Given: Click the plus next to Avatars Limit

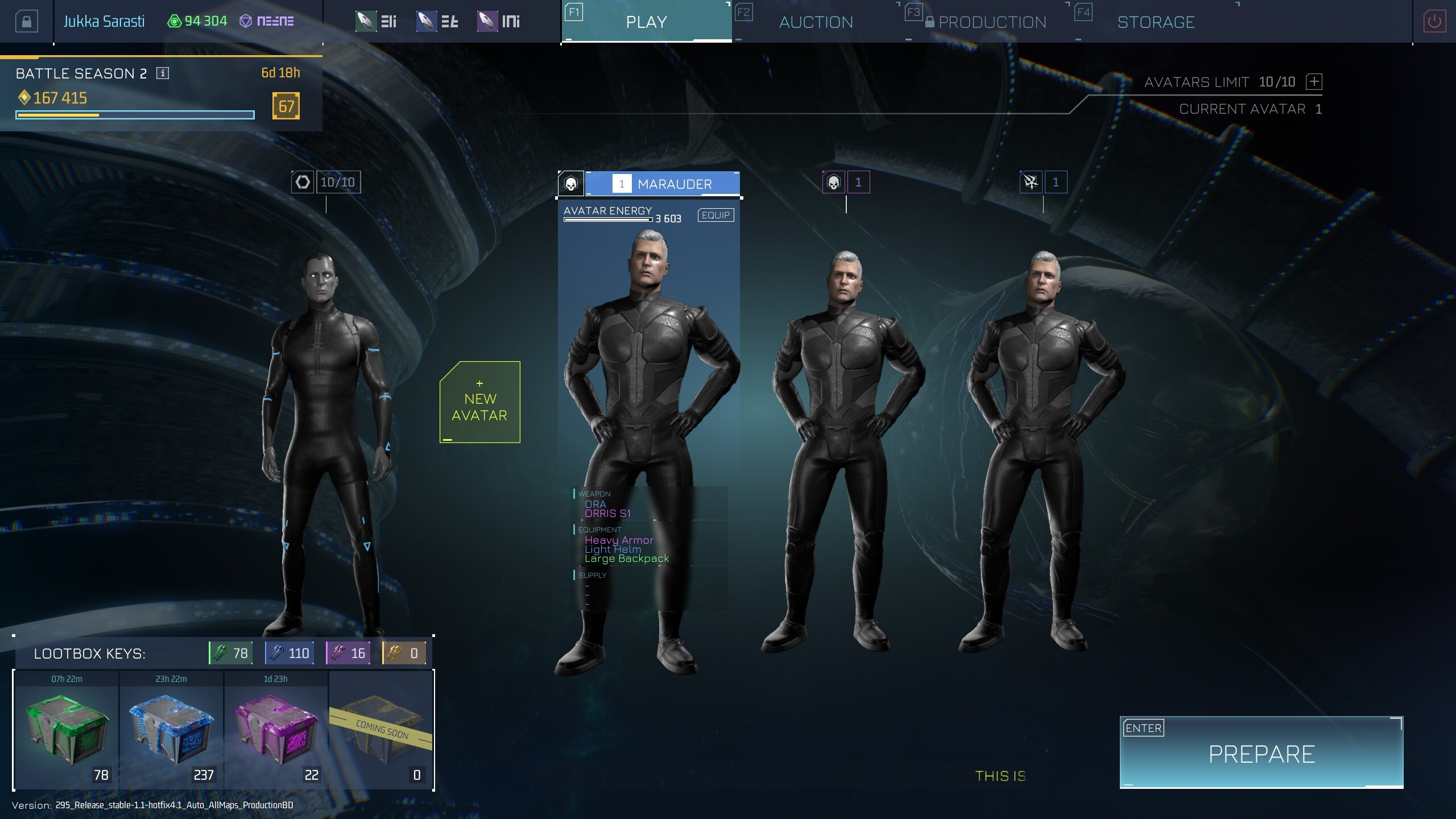Looking at the screenshot, I should [1314, 82].
